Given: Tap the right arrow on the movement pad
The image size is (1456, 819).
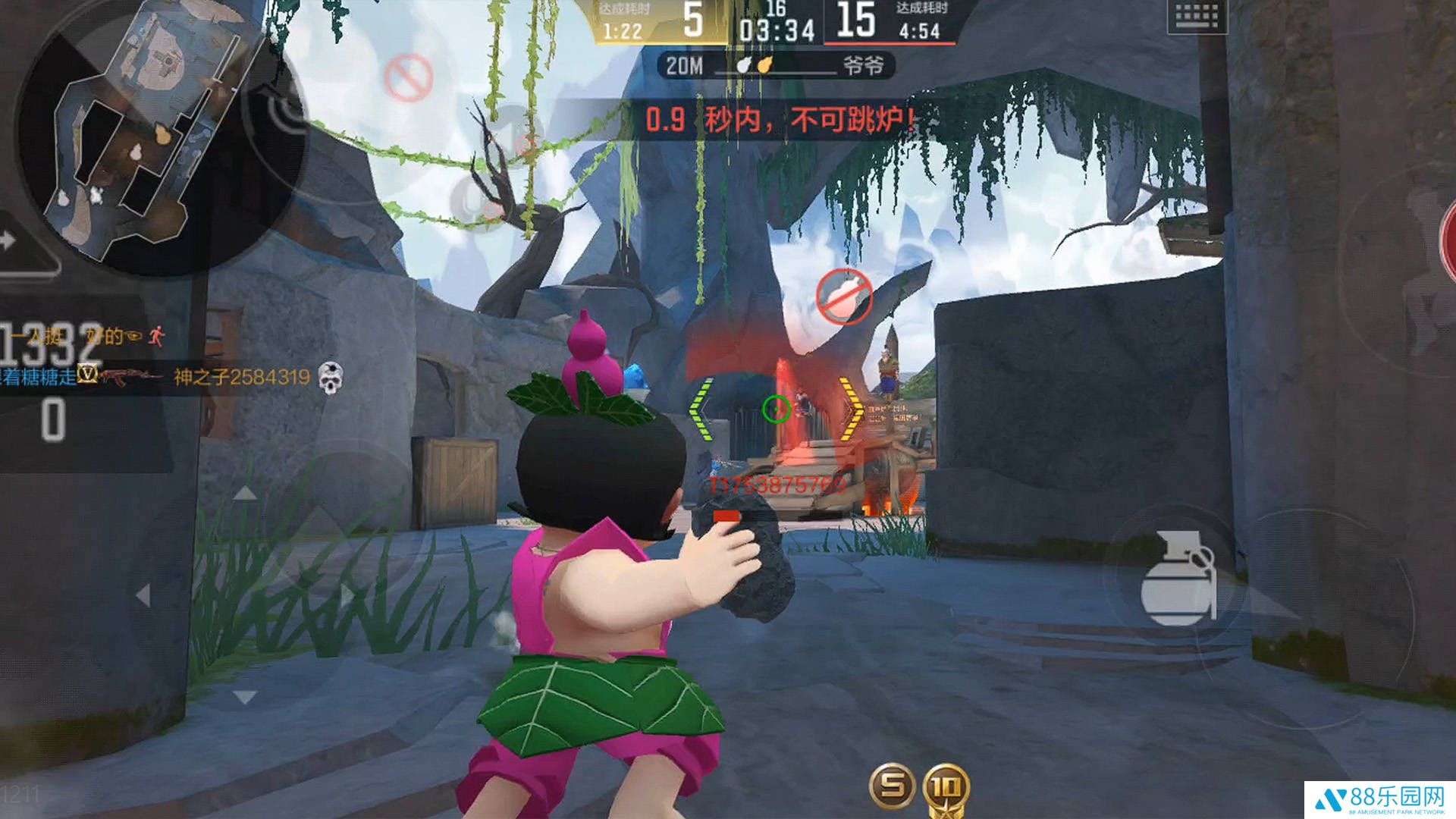Looking at the screenshot, I should pyautogui.click(x=346, y=596).
